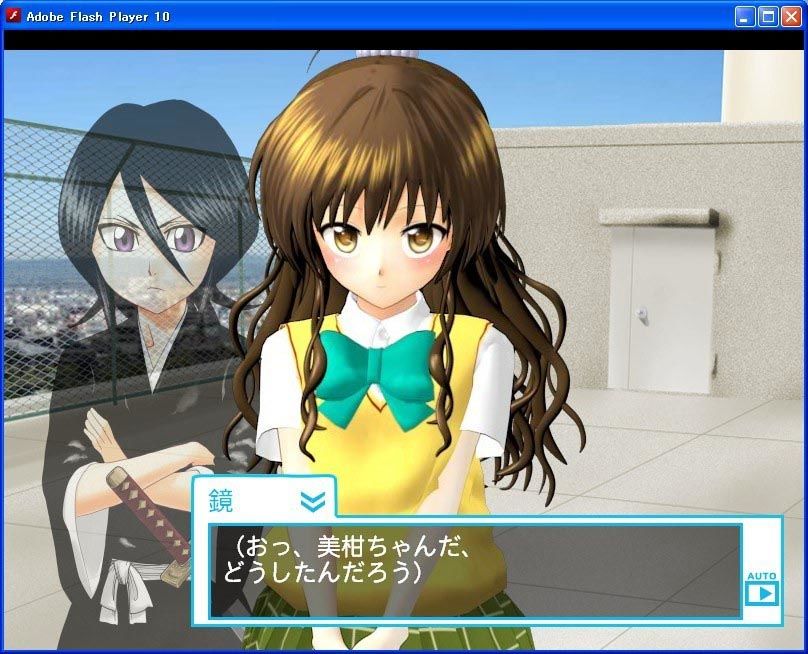Close the Adobe Flash Player window
The width and height of the screenshot is (808, 654).
pyautogui.click(x=791, y=16)
